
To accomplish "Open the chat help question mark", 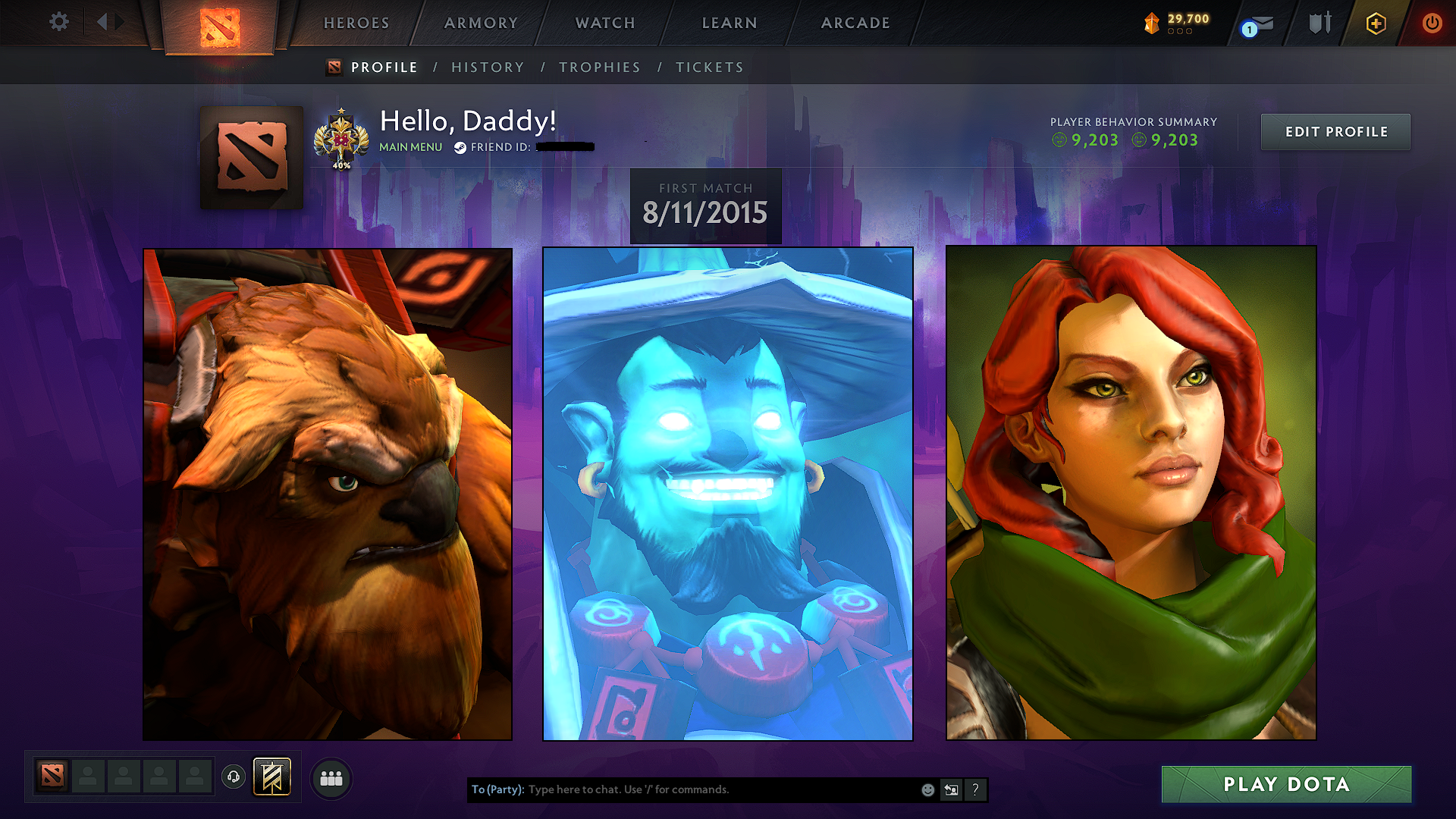I will (x=975, y=789).
